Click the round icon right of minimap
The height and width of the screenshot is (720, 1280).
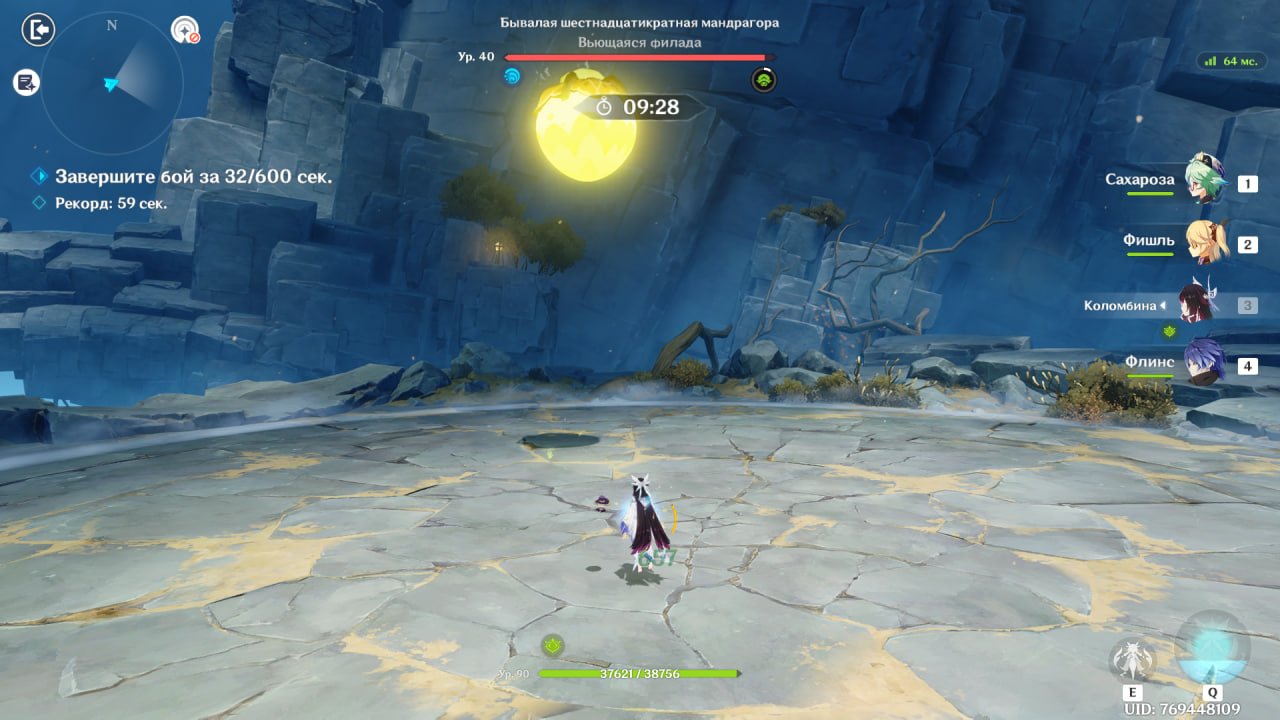coord(185,30)
